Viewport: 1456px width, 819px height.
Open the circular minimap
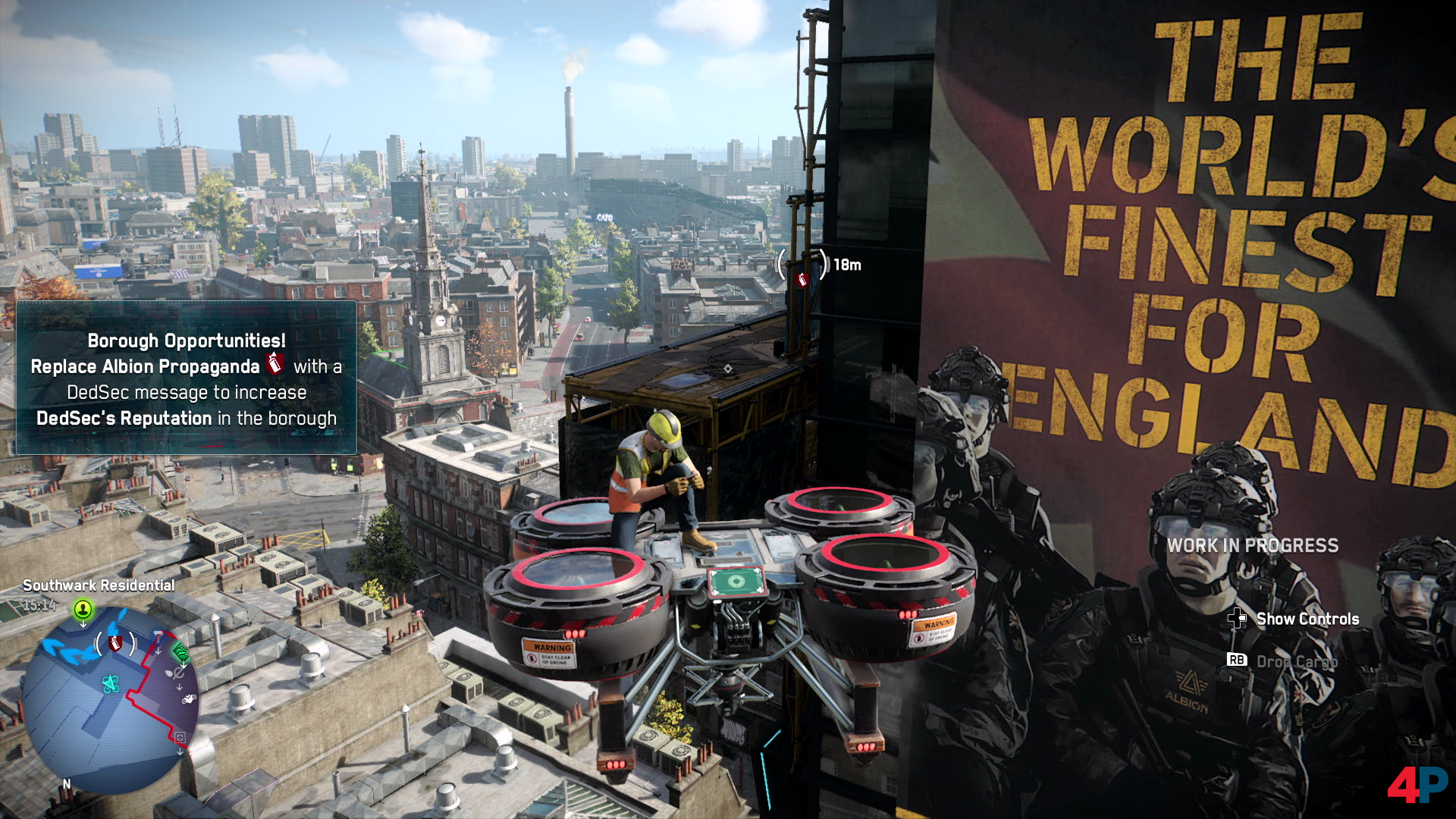tap(110, 699)
